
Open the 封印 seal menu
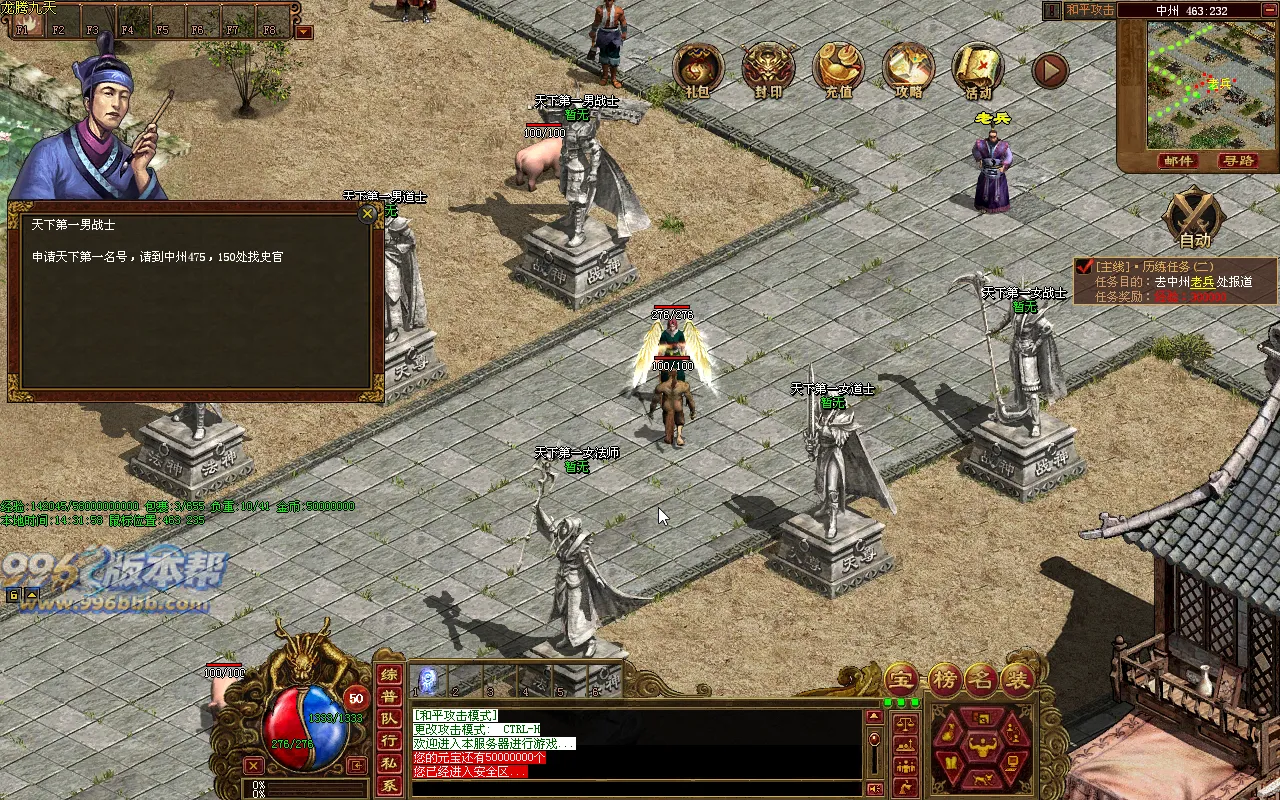(x=767, y=68)
